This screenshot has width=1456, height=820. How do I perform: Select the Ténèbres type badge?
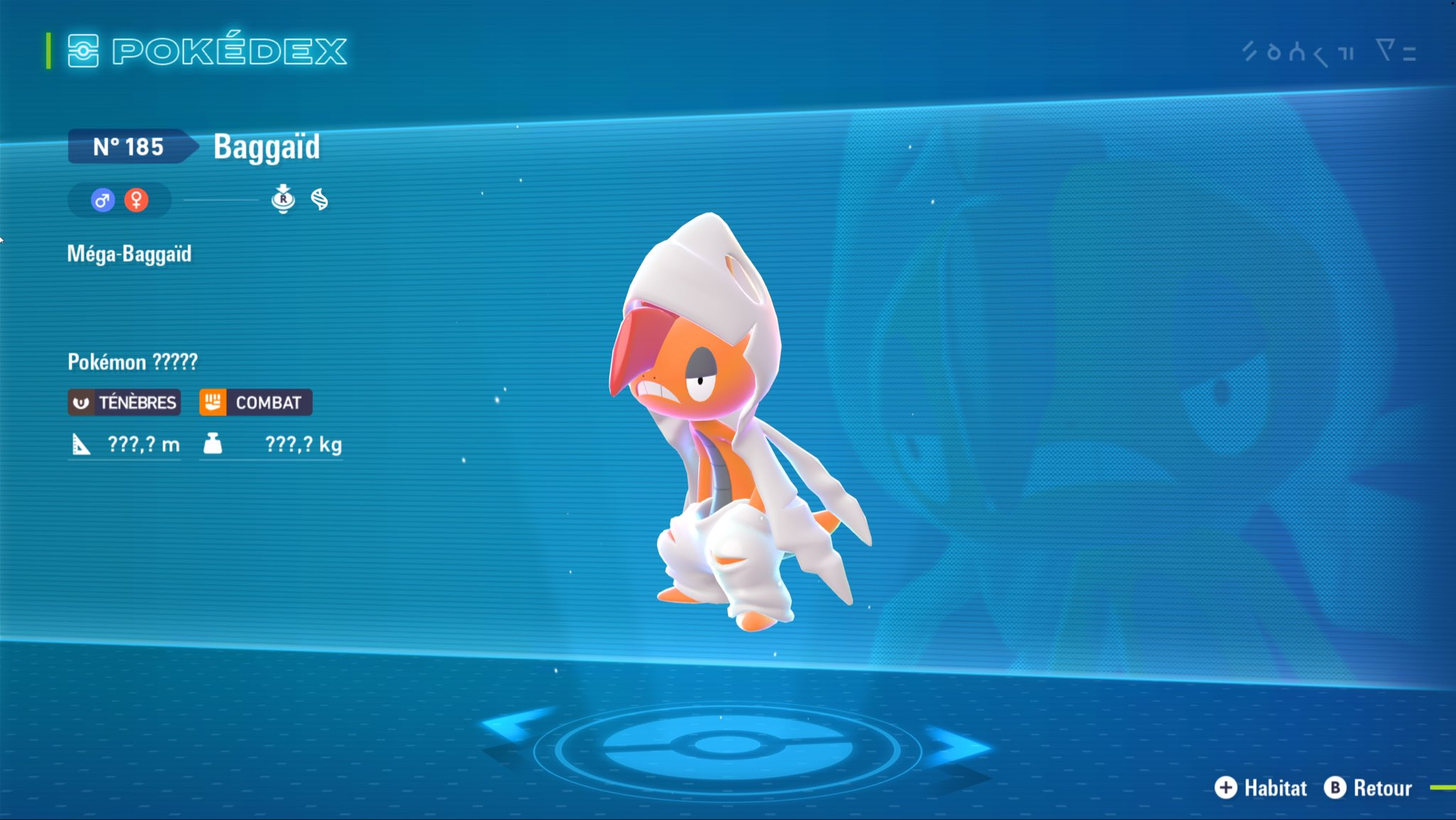point(124,403)
